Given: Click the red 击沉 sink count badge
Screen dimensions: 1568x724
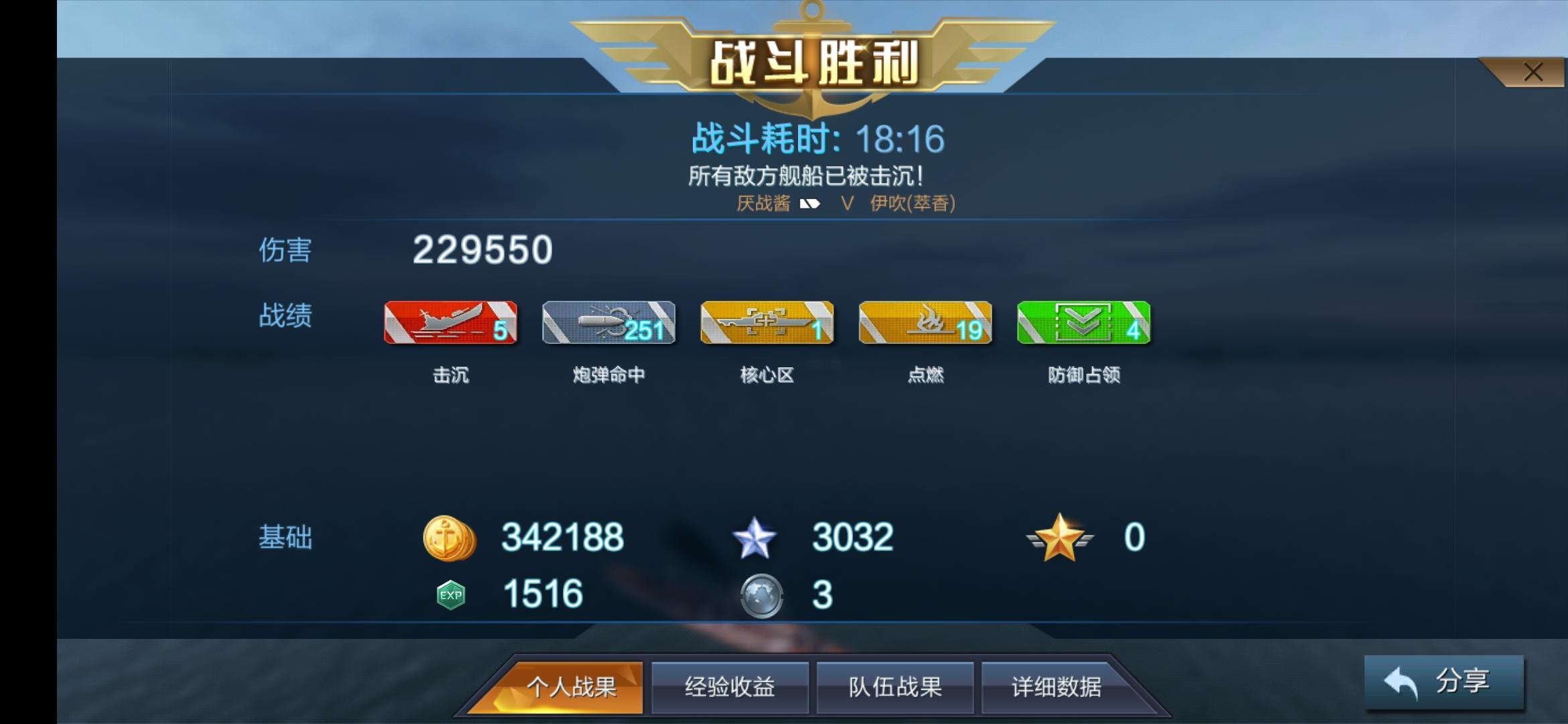Looking at the screenshot, I should pos(450,324).
